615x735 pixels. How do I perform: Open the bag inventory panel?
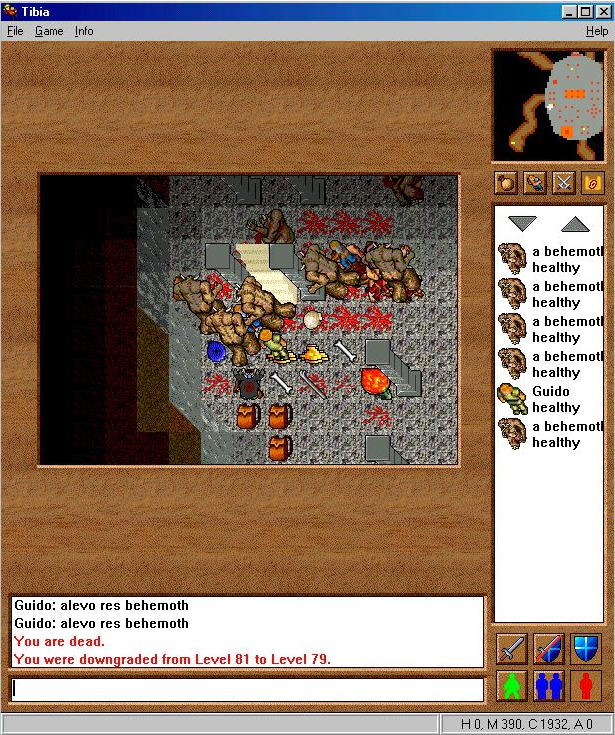click(507, 183)
